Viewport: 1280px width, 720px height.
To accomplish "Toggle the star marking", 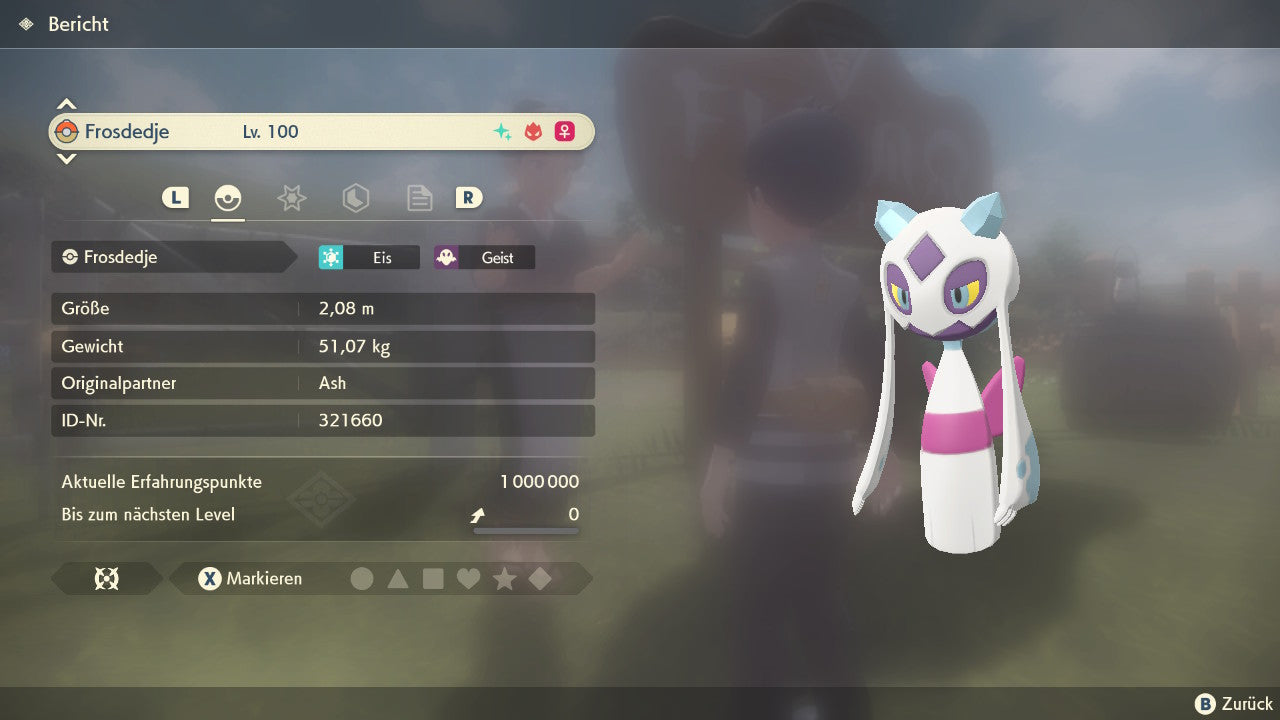I will pos(504,579).
